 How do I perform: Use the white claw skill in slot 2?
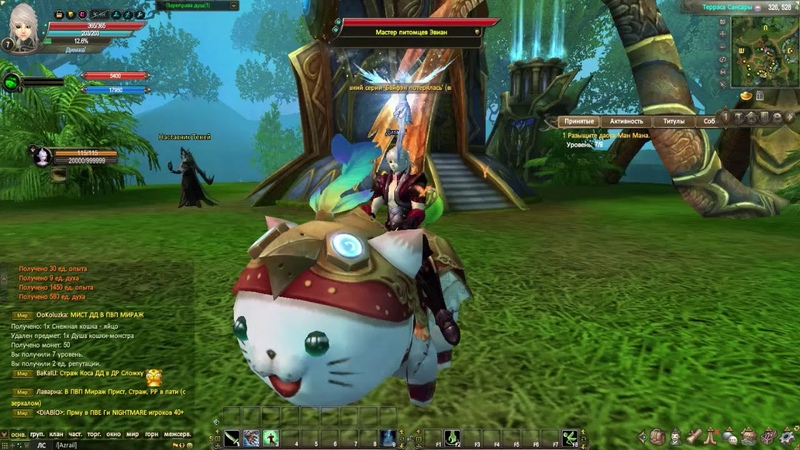click(x=251, y=437)
